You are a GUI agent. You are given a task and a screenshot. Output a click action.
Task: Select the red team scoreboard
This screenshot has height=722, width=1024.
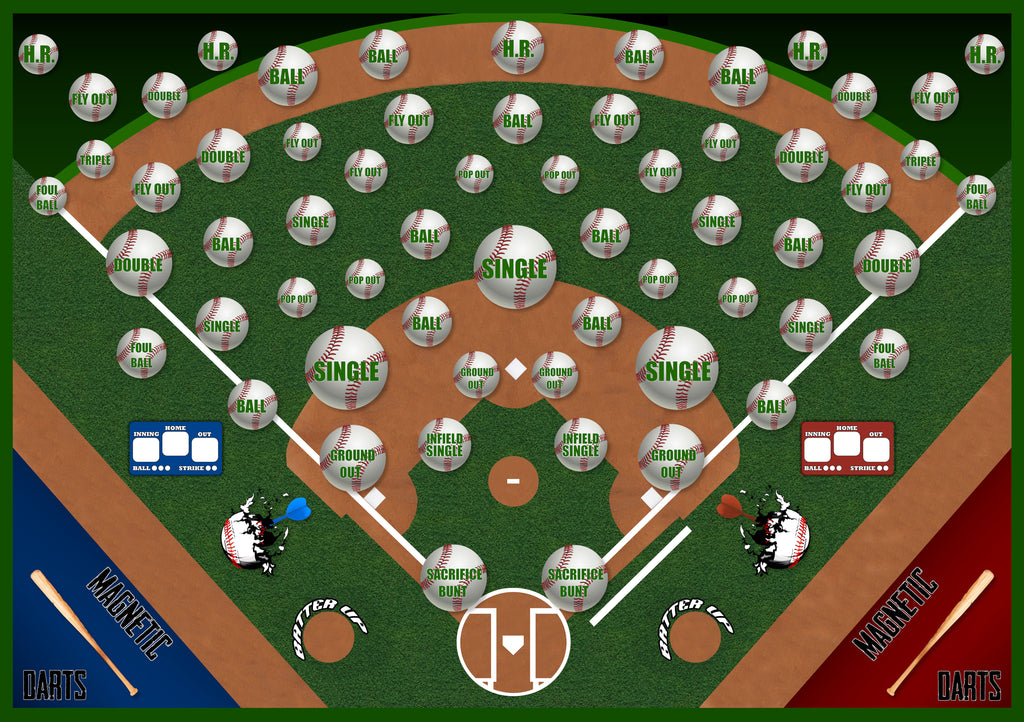pos(847,447)
